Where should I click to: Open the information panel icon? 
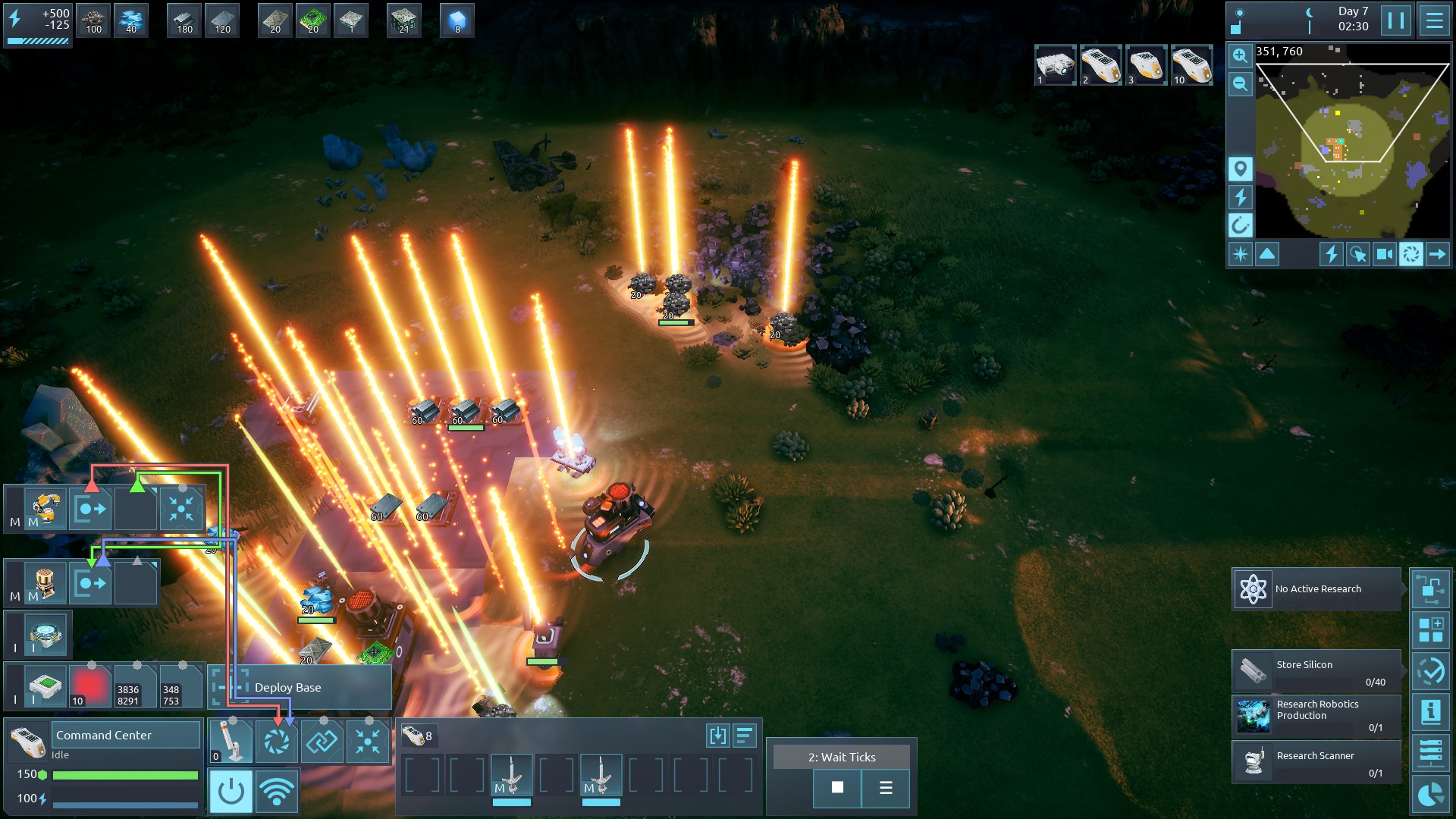tap(1430, 712)
